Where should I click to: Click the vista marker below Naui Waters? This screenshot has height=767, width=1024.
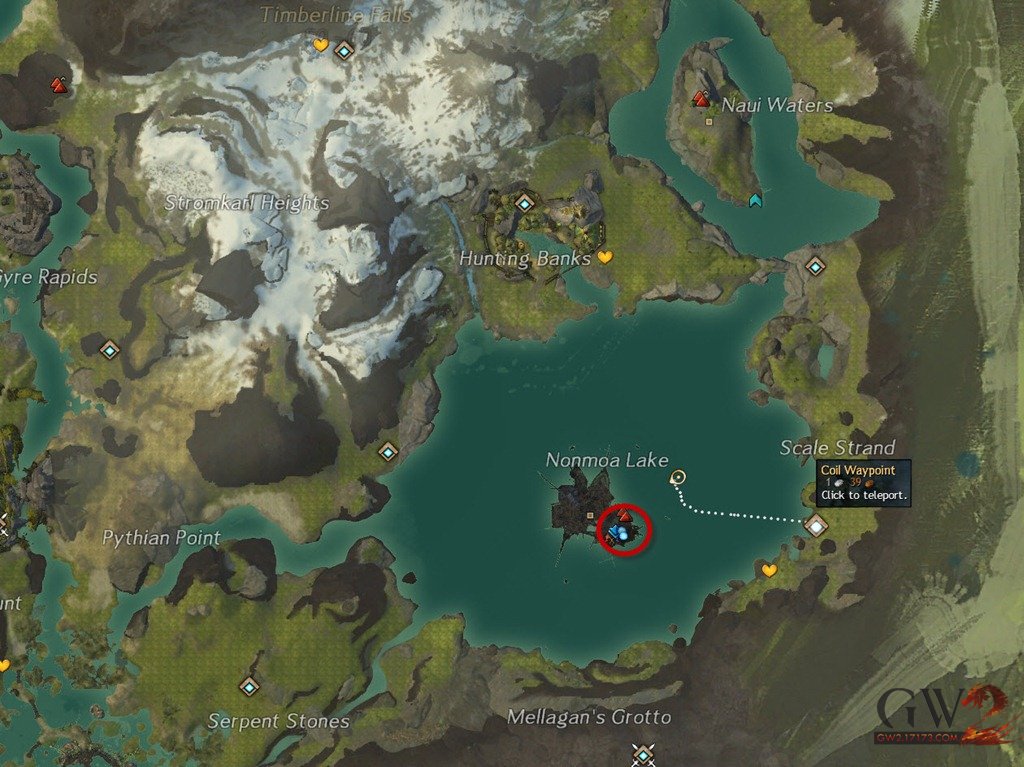click(755, 200)
